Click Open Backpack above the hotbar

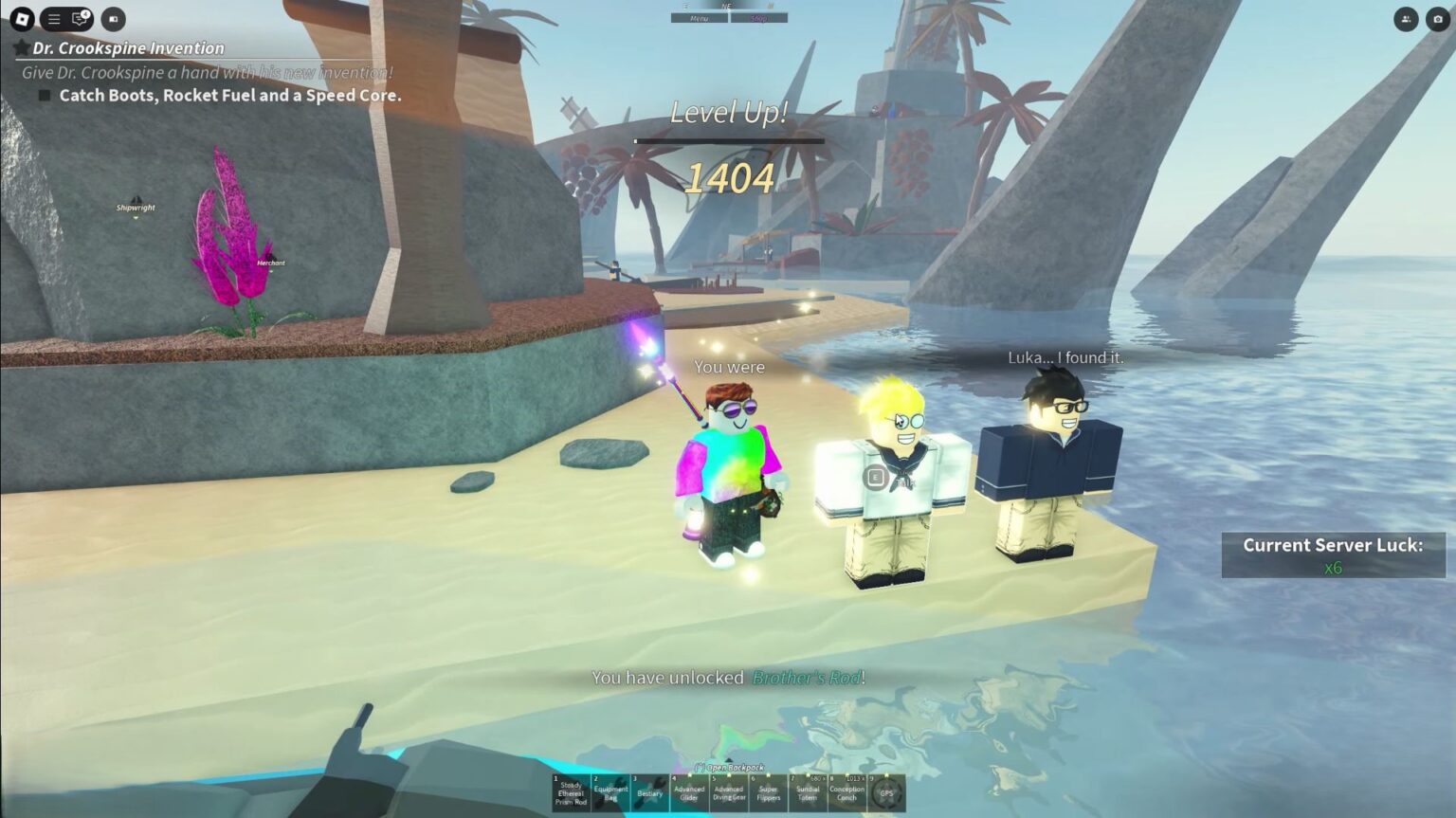coord(728,765)
